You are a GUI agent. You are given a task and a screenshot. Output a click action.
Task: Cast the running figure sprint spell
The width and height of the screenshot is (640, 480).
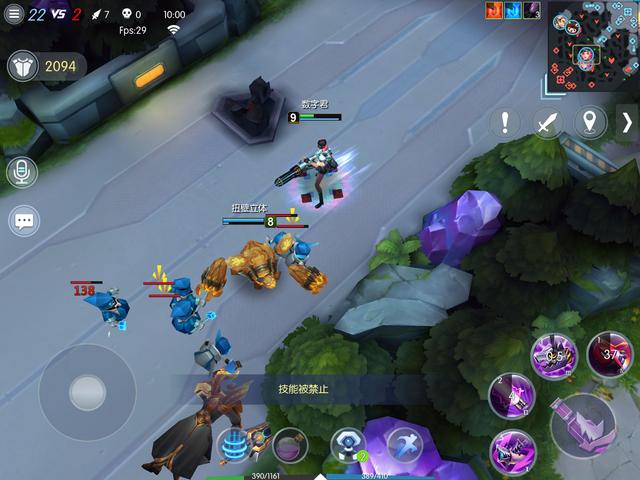pyautogui.click(x=404, y=444)
